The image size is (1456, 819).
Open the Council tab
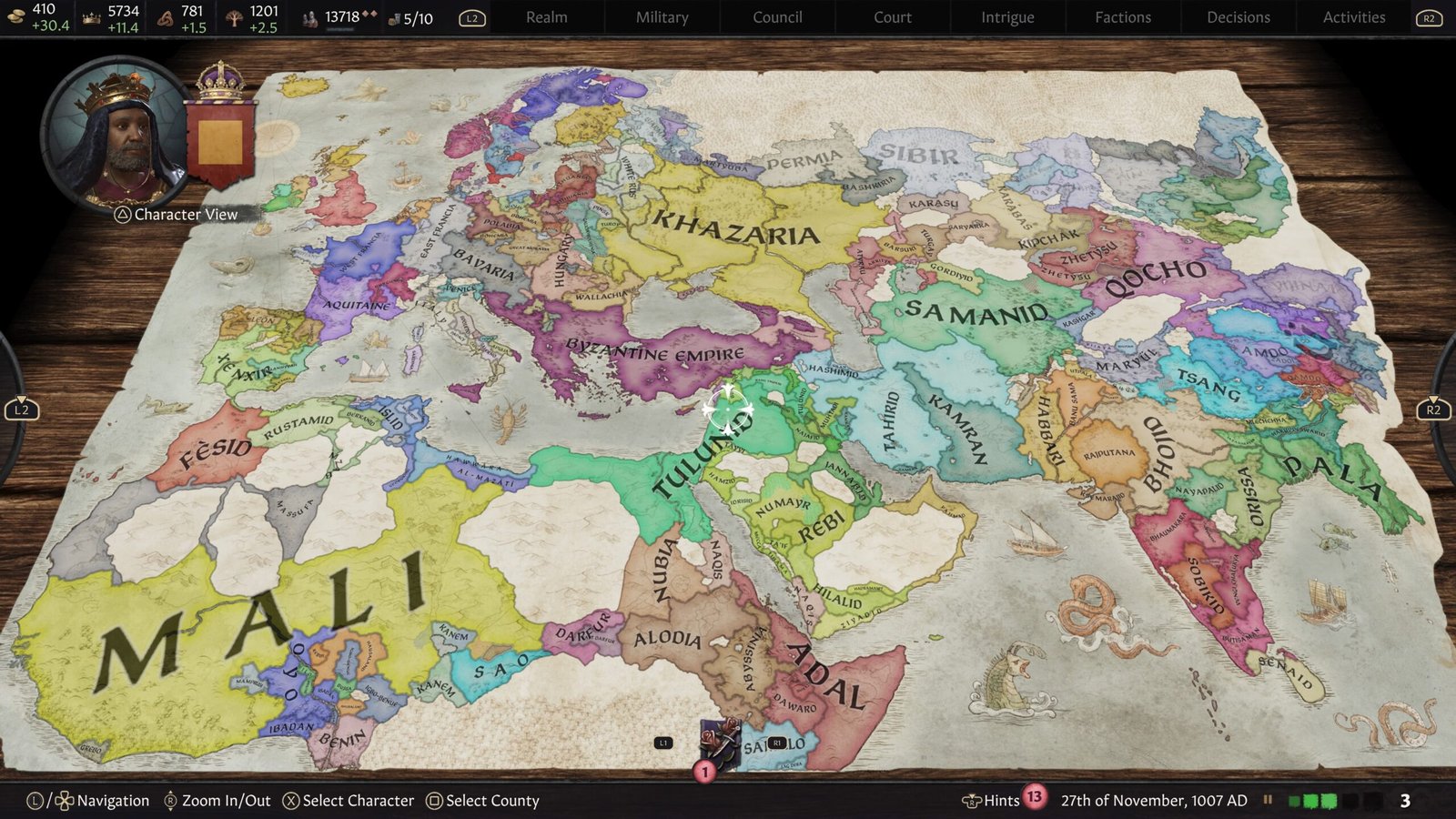point(777,17)
